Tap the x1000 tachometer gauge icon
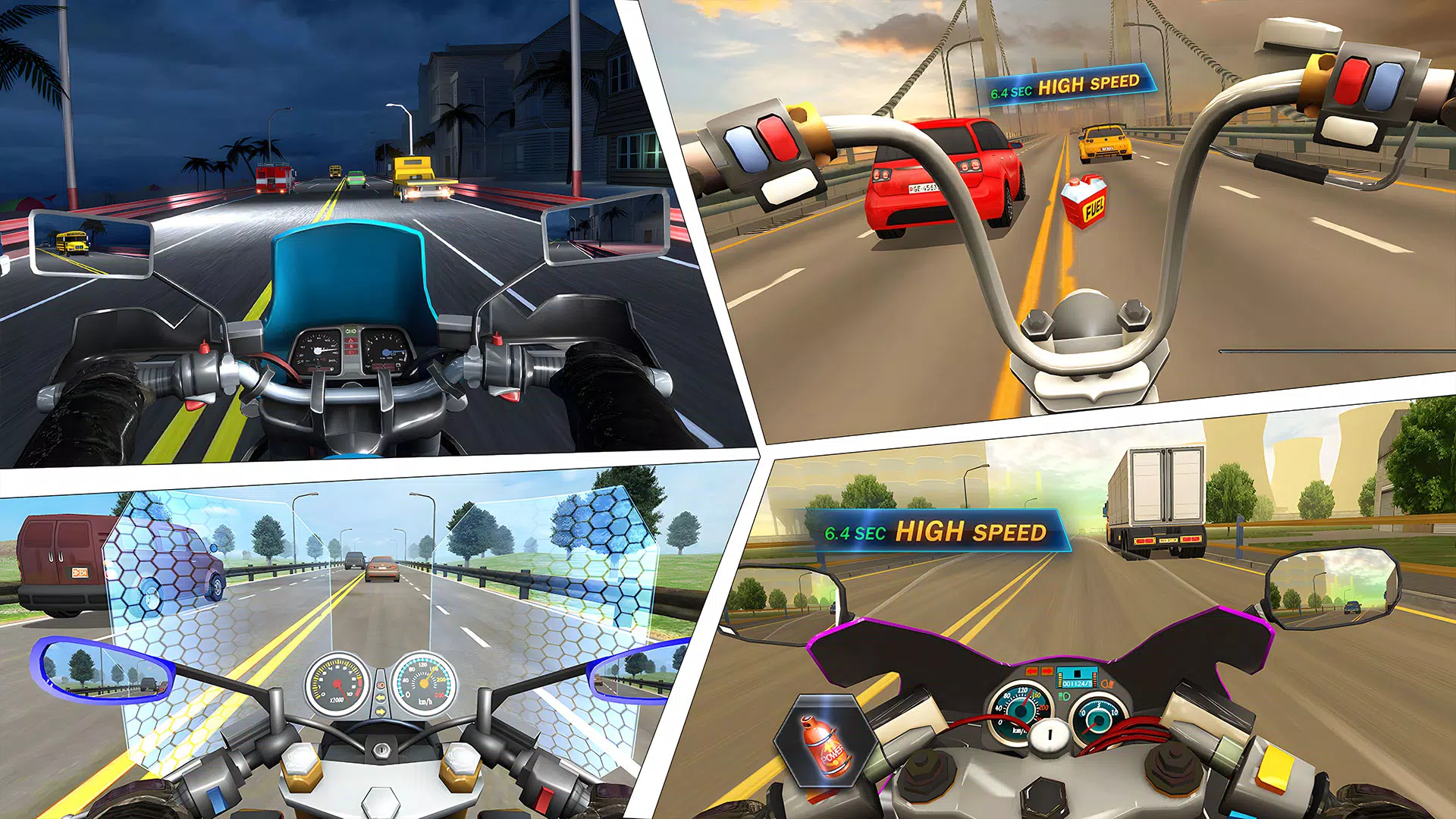Viewport: 1456px width, 819px height. [337, 685]
